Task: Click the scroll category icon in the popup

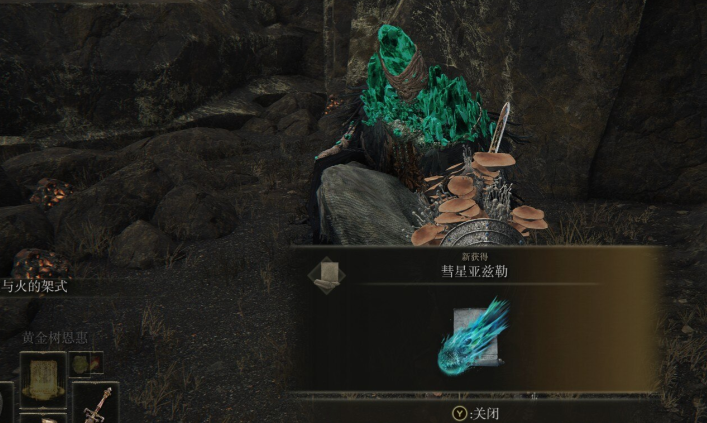Action: pos(324,273)
